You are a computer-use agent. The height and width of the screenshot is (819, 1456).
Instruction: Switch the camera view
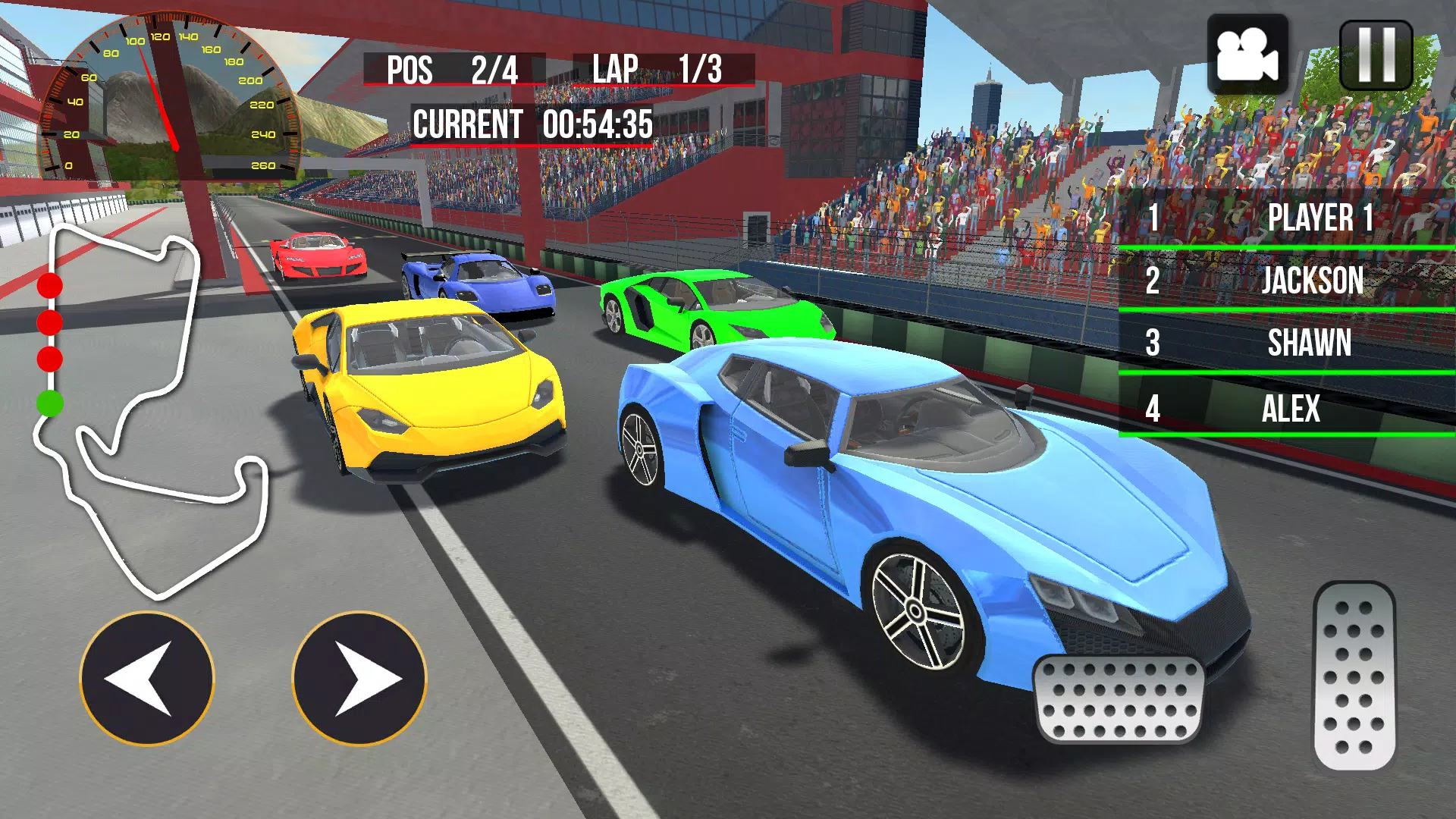pyautogui.click(x=1247, y=55)
